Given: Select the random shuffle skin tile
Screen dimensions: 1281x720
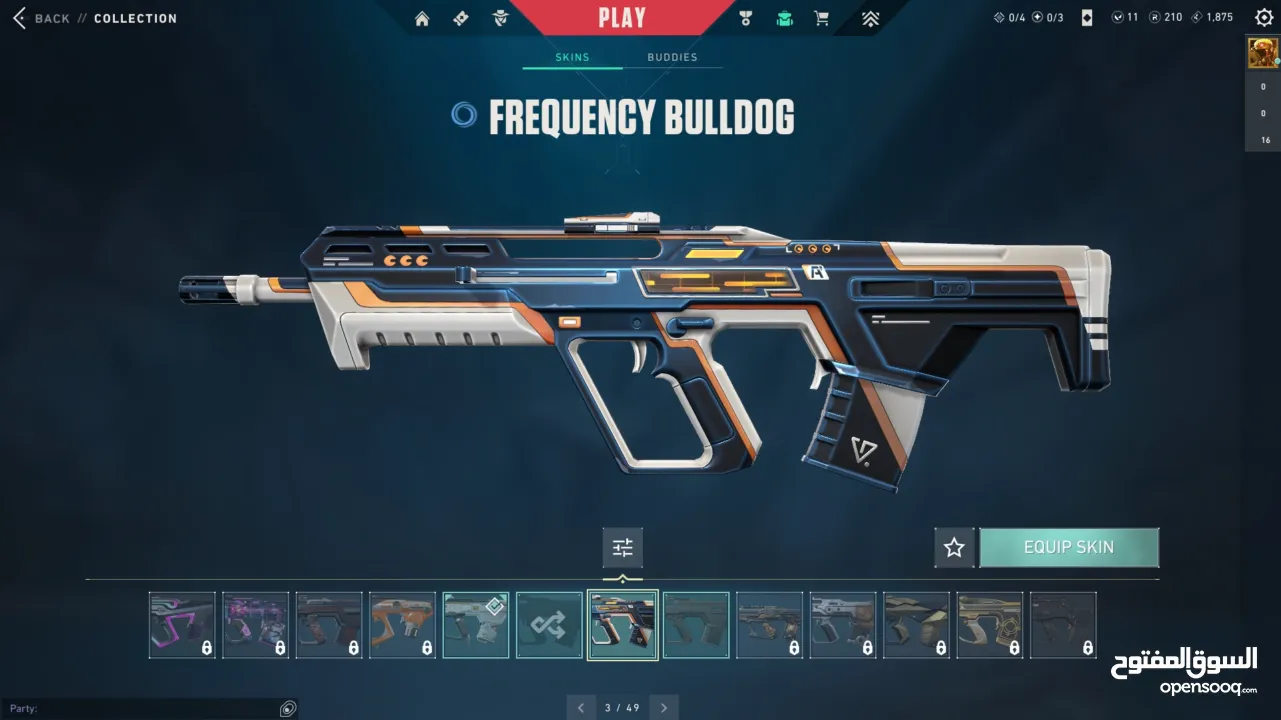Looking at the screenshot, I should point(549,625).
